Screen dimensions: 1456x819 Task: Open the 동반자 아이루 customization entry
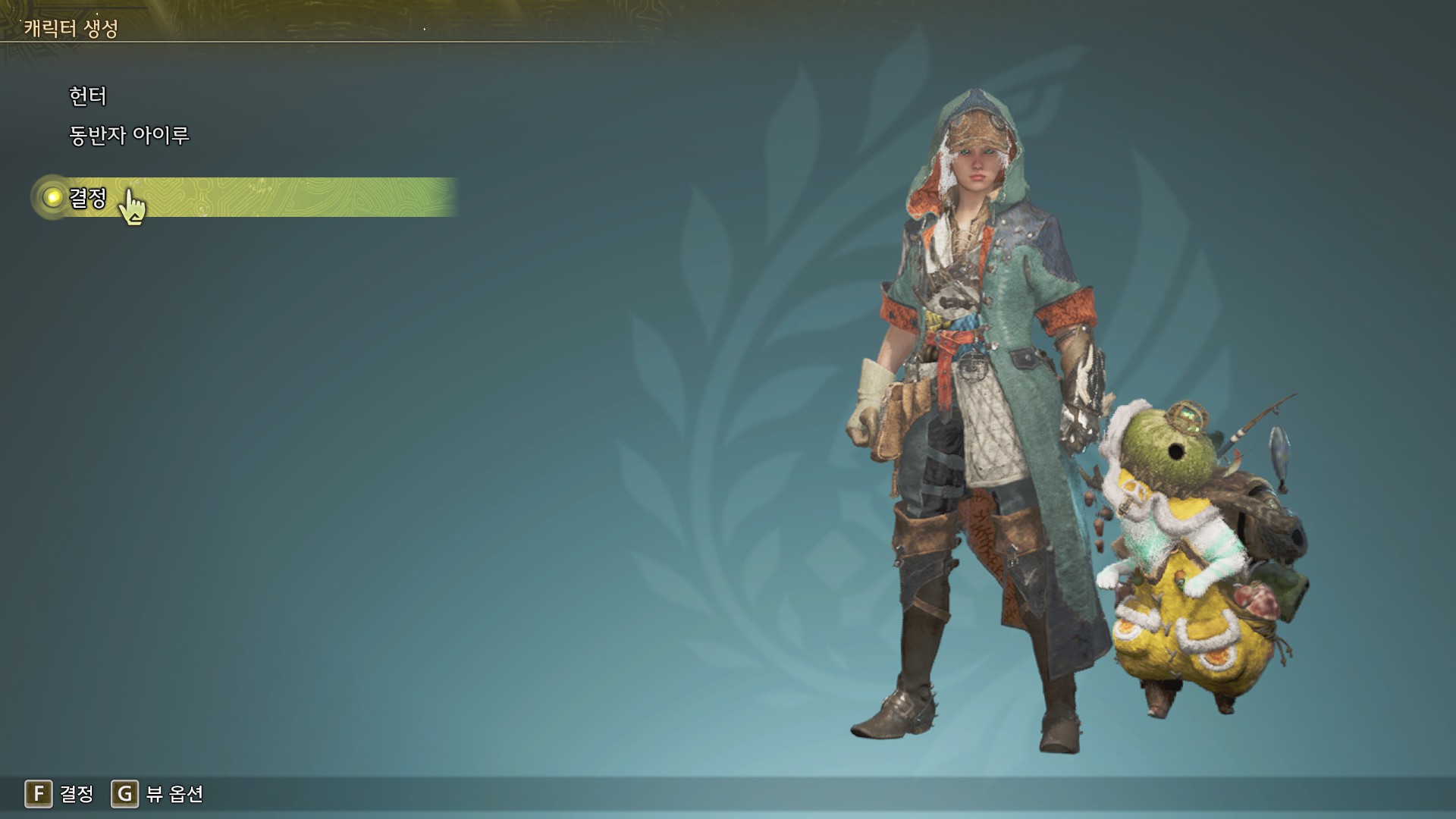point(129,136)
